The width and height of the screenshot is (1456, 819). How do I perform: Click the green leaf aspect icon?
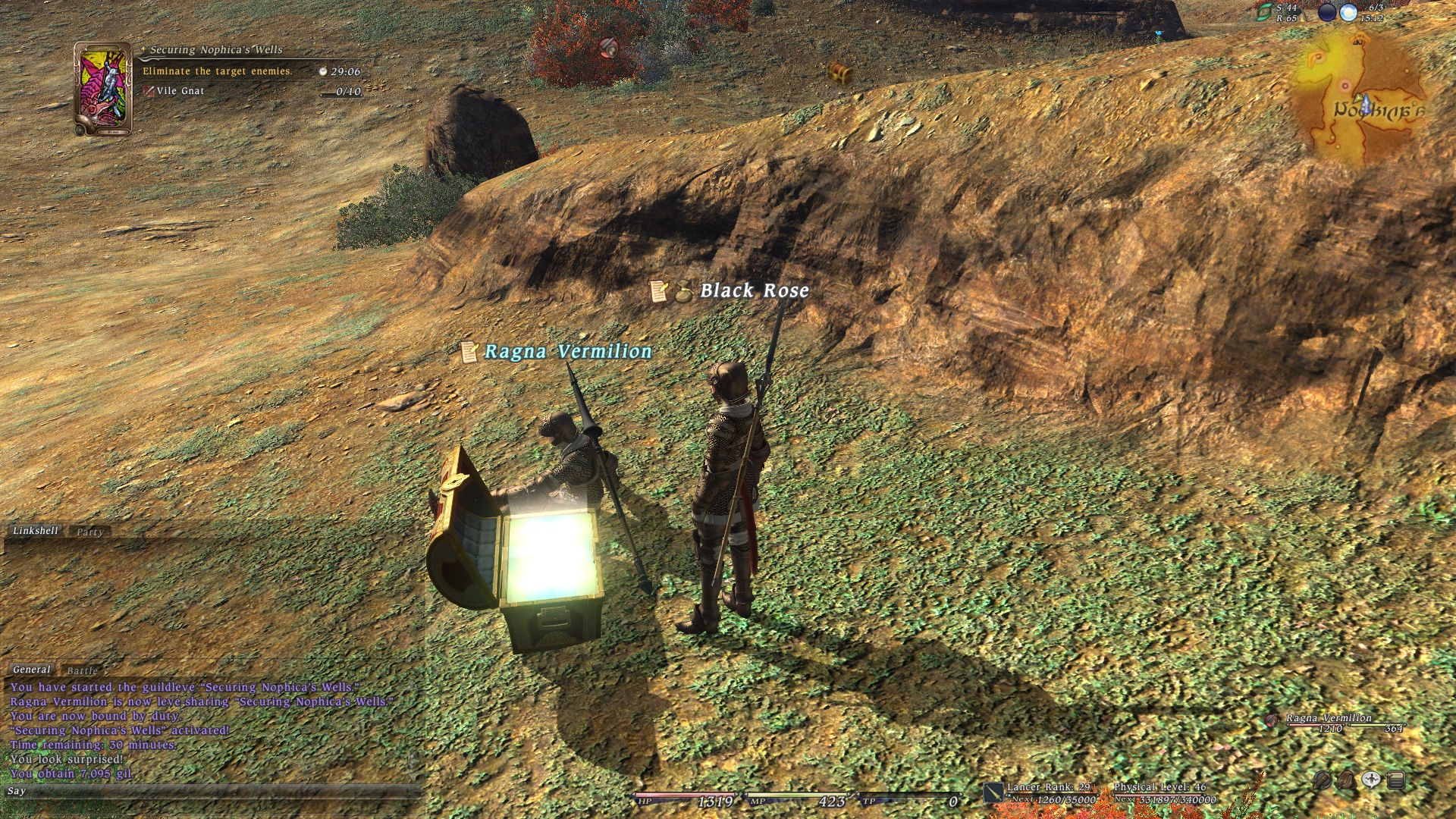[x=1264, y=12]
